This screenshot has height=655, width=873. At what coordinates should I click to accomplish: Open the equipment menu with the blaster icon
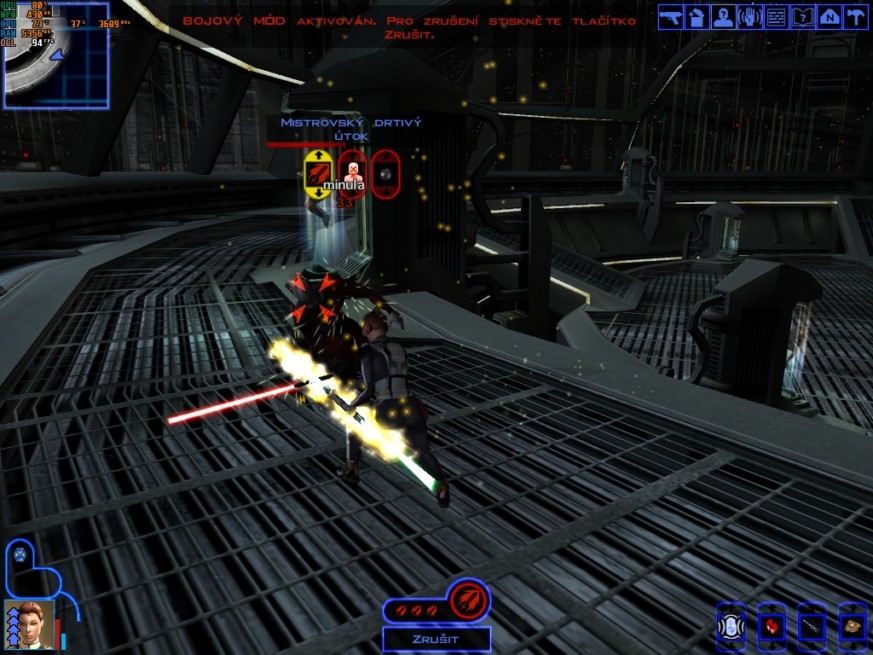tap(670, 16)
